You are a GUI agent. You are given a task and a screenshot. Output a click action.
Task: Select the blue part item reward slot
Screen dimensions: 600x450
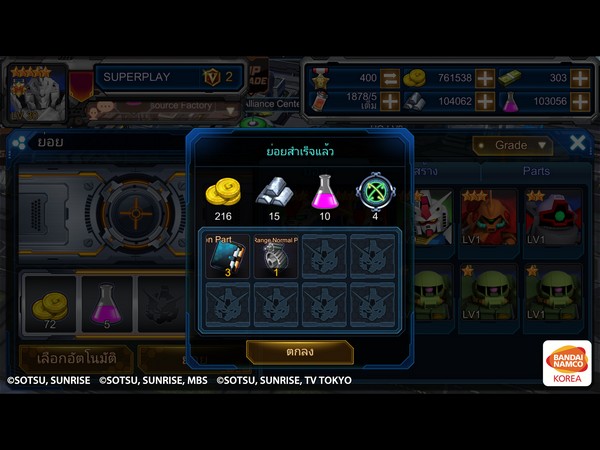[x=226, y=257]
